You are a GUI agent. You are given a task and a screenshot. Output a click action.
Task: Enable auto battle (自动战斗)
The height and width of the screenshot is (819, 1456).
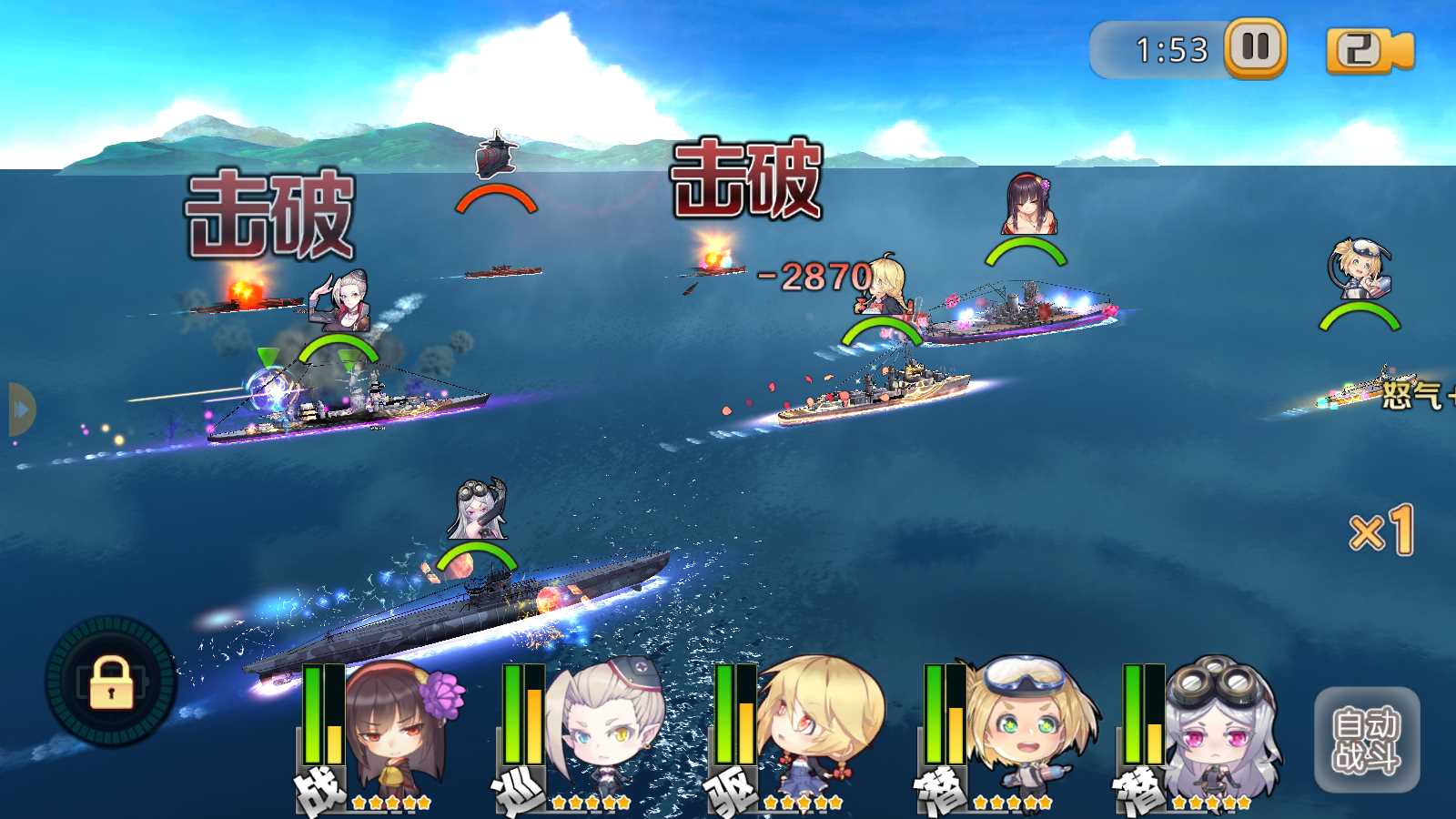point(1367,740)
